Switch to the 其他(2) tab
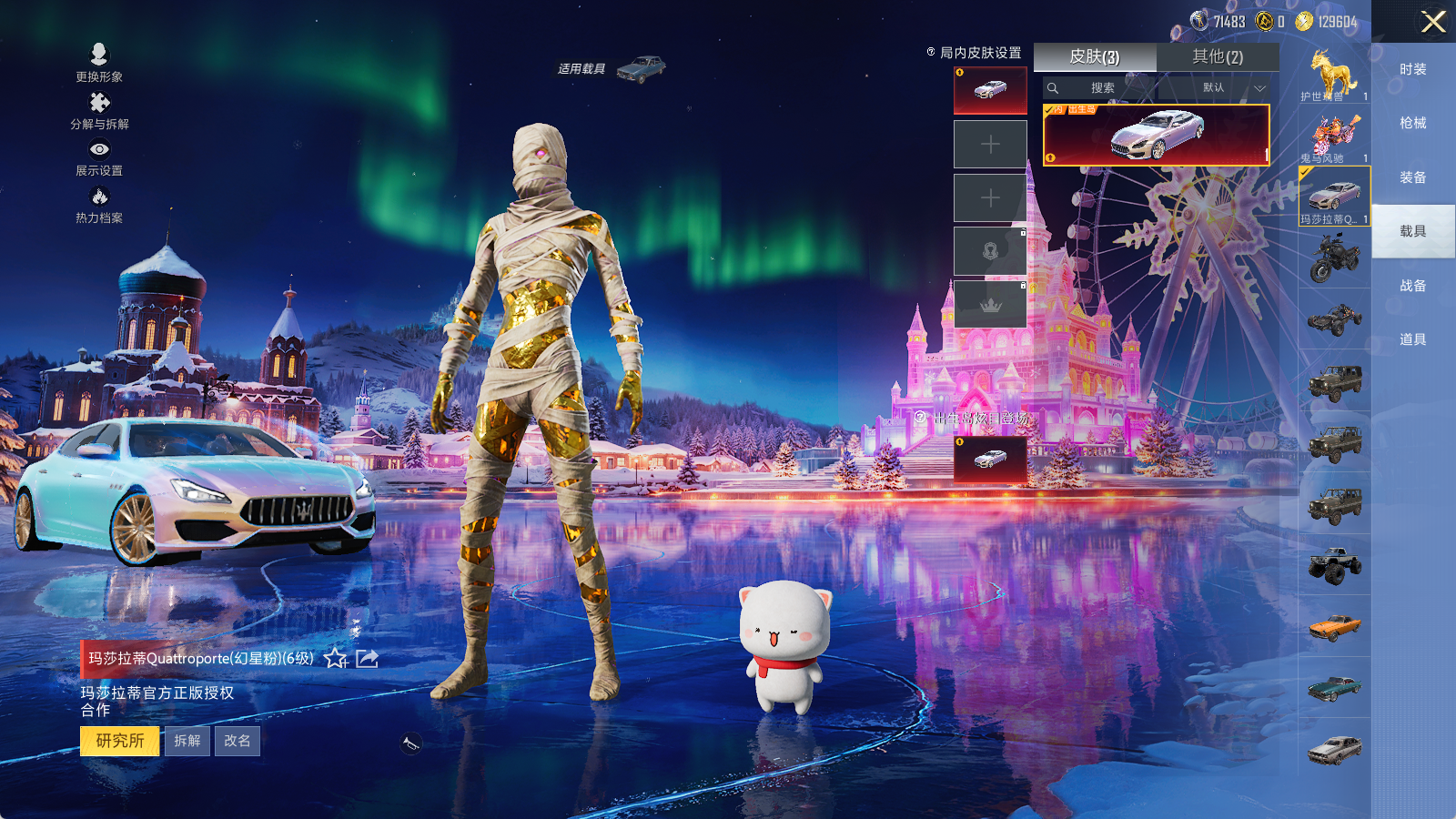Image resolution: width=1456 pixels, height=819 pixels. [x=1218, y=57]
